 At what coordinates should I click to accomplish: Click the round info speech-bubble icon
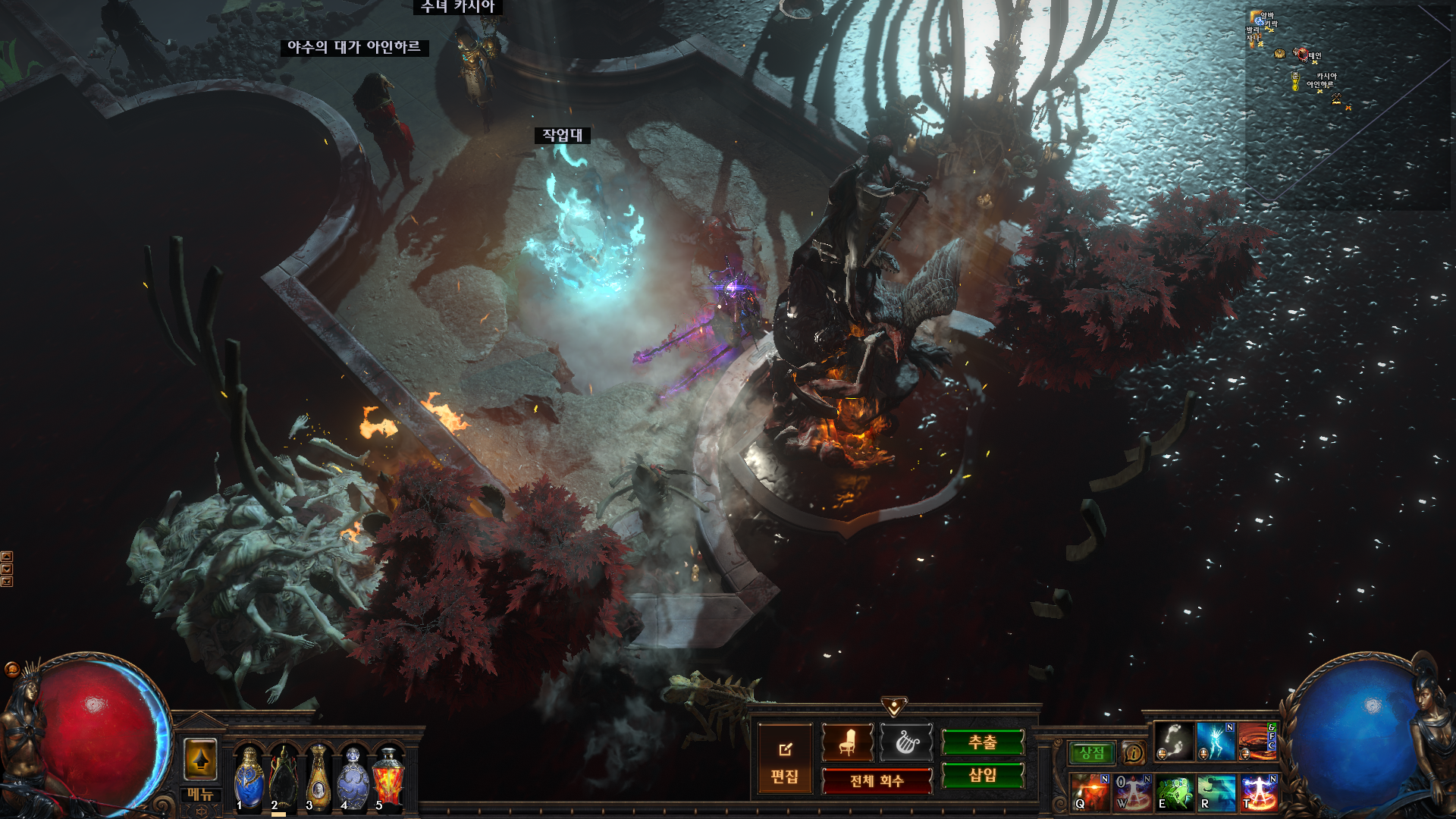[1133, 753]
